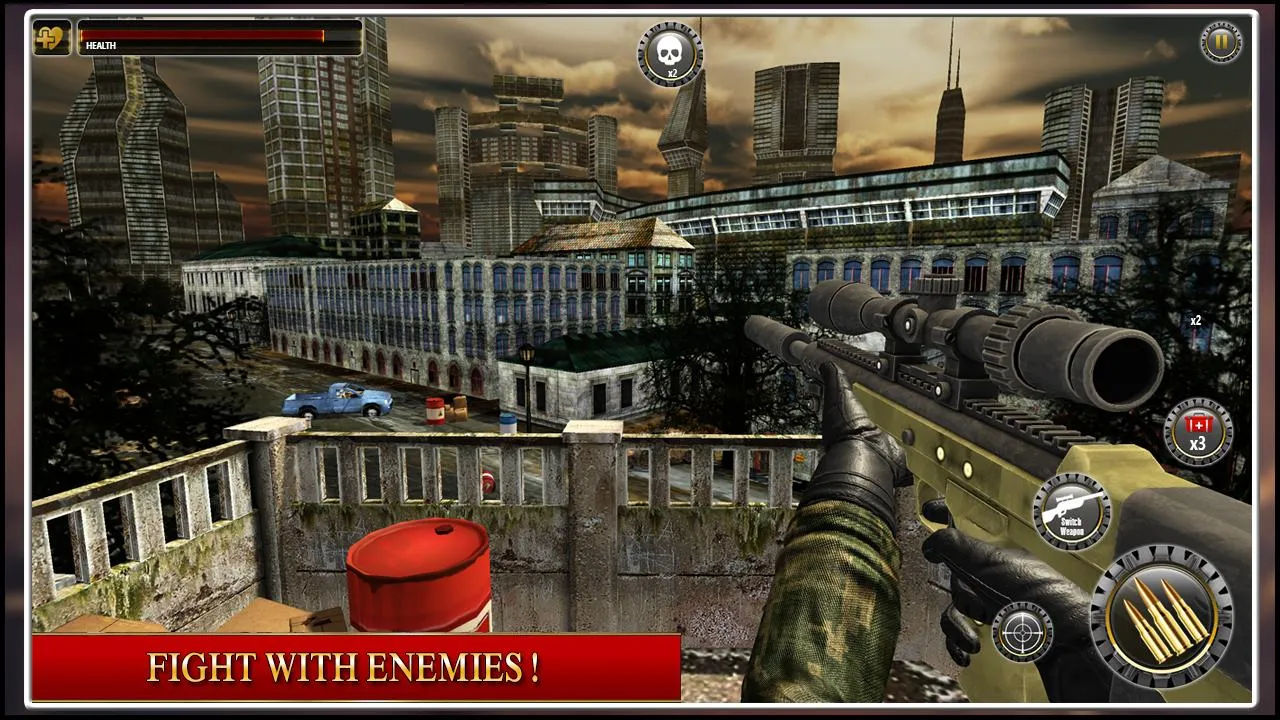The image size is (1280, 720).
Task: Select the HEALTH status bar label
Action: click(102, 44)
